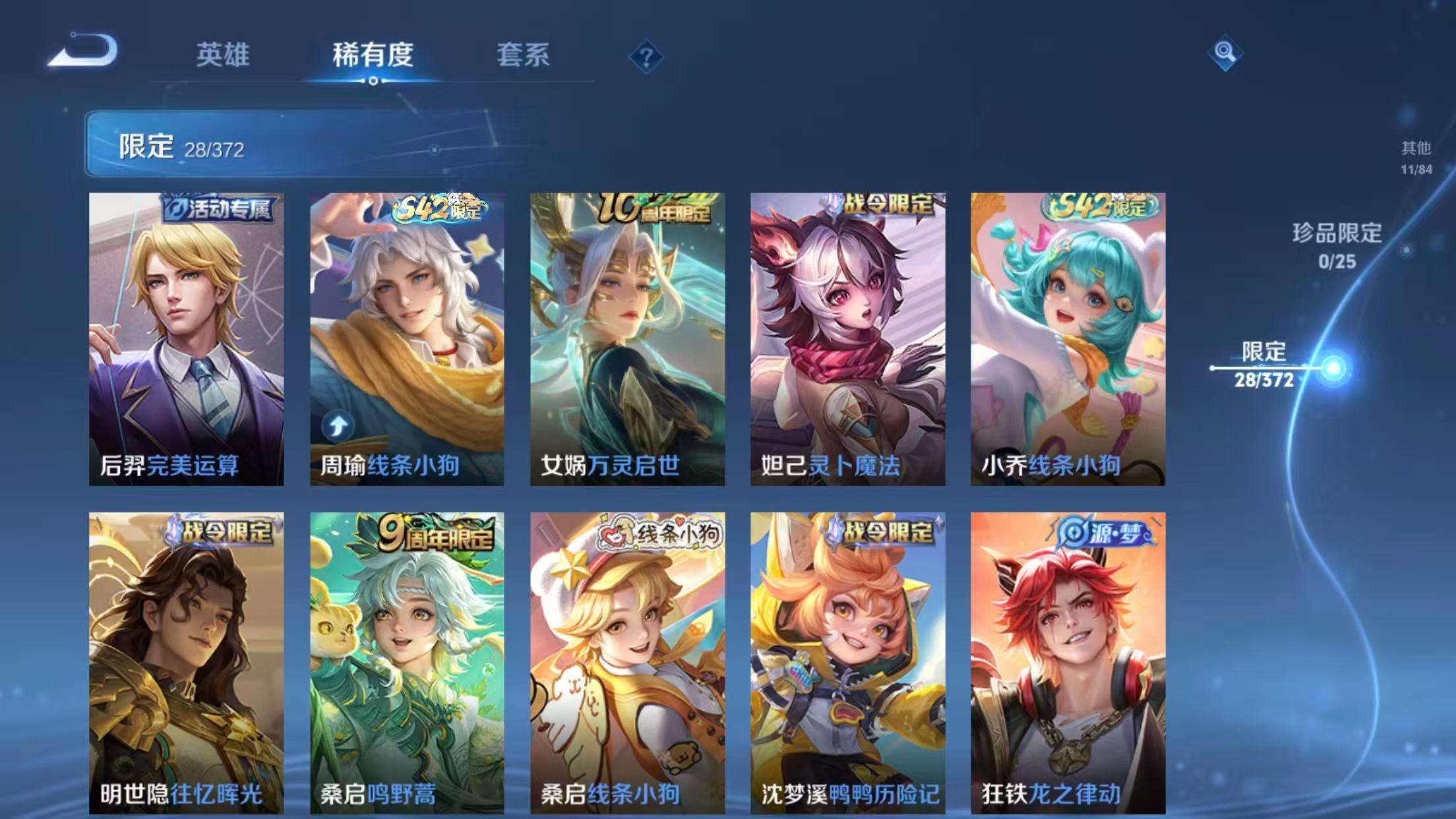
Task: Click the upgrade arrow on 周瑜 skin card
Action: tap(337, 426)
